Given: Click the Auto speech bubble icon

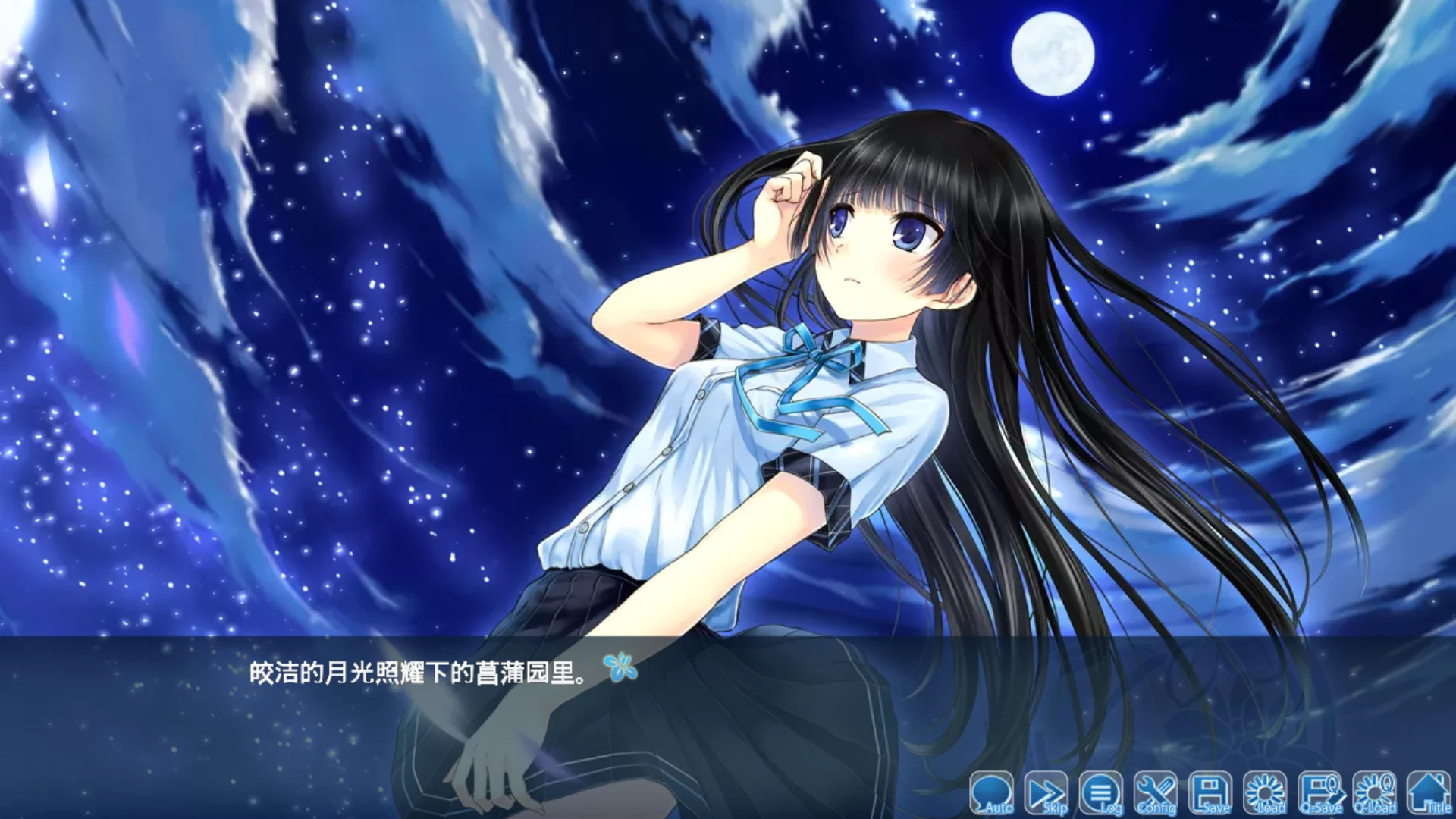Looking at the screenshot, I should point(993,792).
